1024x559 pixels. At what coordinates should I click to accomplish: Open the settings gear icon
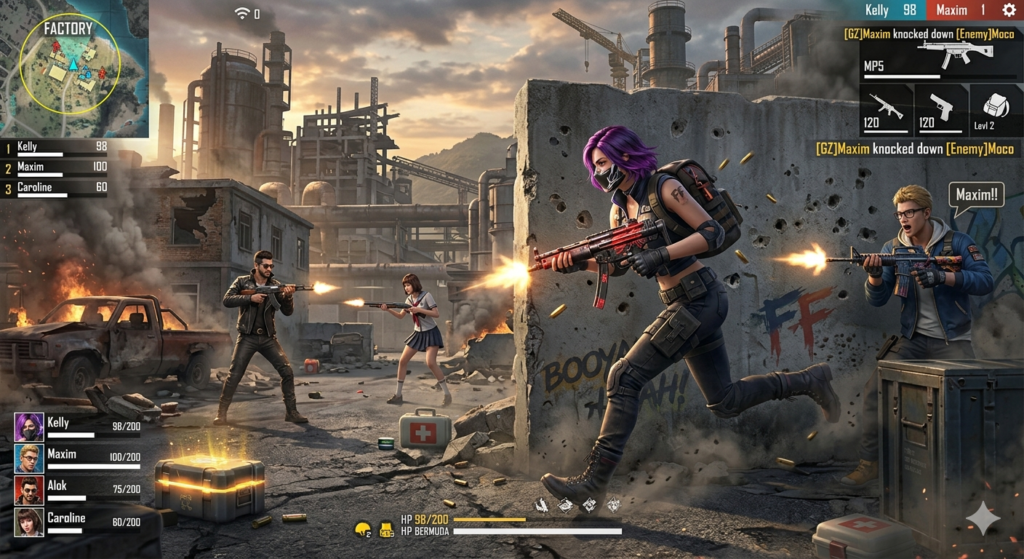pyautogui.click(x=1008, y=10)
